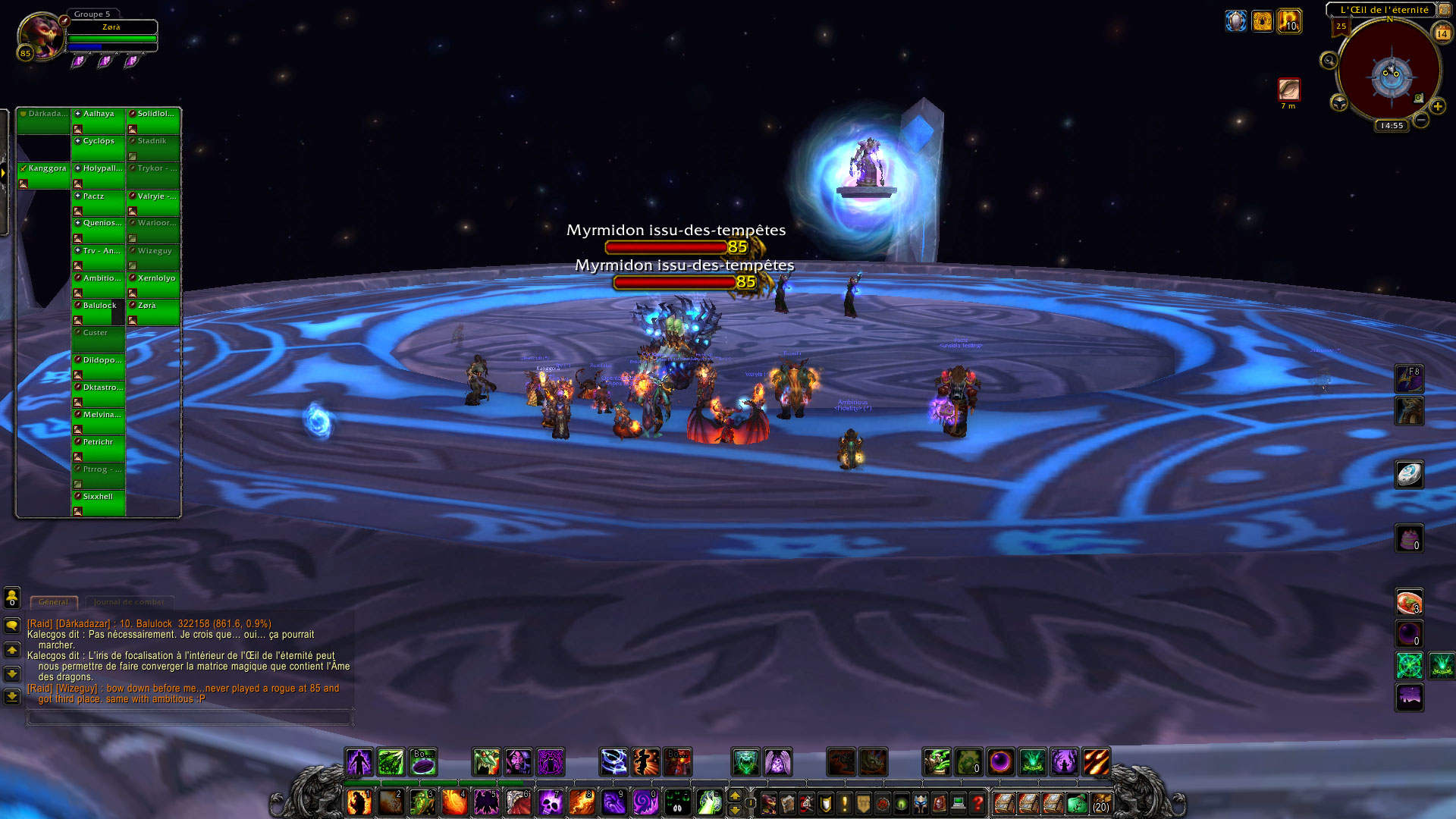The width and height of the screenshot is (1456, 819).
Task: Open the chat speech bubble menu
Action: 12,626
